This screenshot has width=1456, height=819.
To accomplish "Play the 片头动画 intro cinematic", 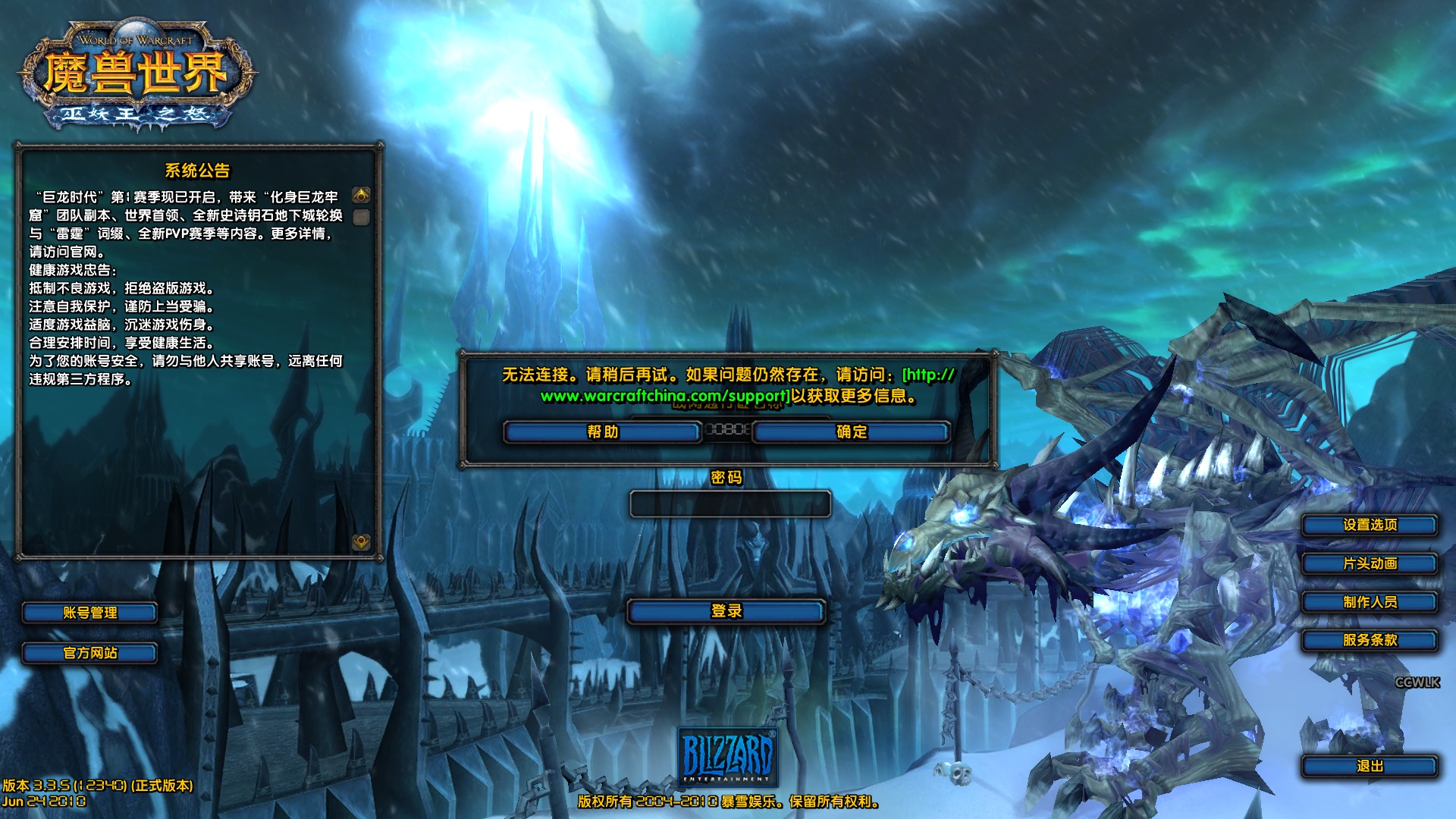I will (x=1369, y=563).
